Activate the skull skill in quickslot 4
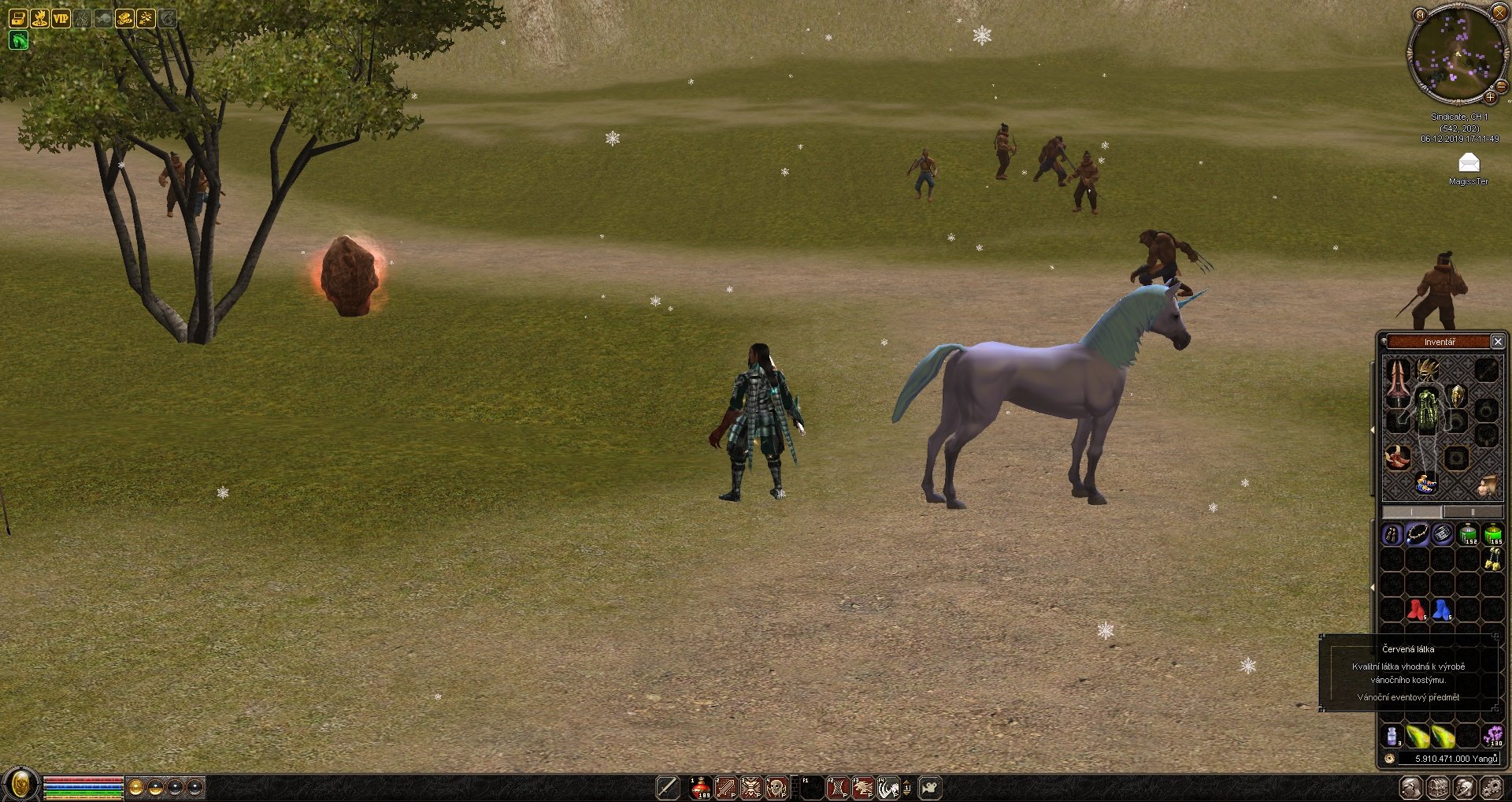Viewport: 1512px width, 802px height. pos(776,787)
